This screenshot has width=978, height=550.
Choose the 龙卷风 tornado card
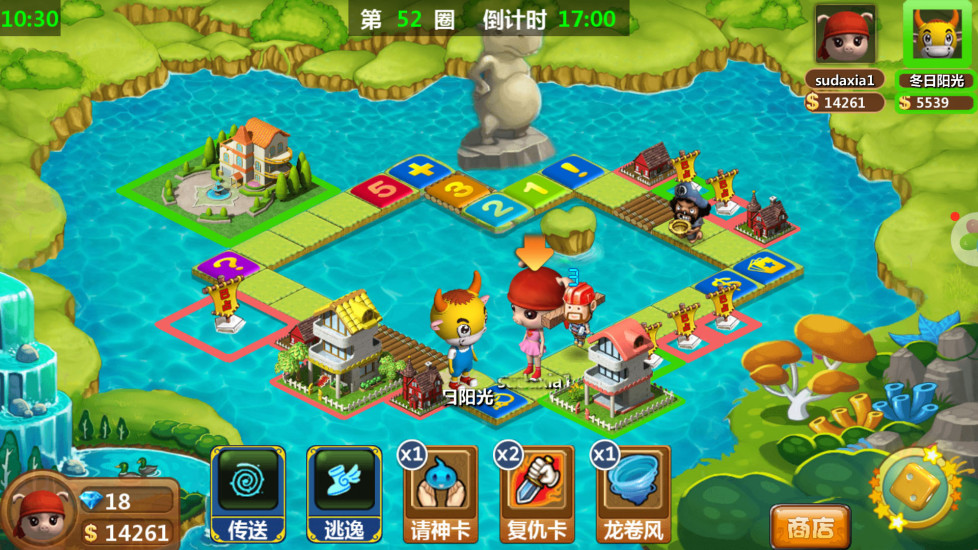[x=632, y=494]
